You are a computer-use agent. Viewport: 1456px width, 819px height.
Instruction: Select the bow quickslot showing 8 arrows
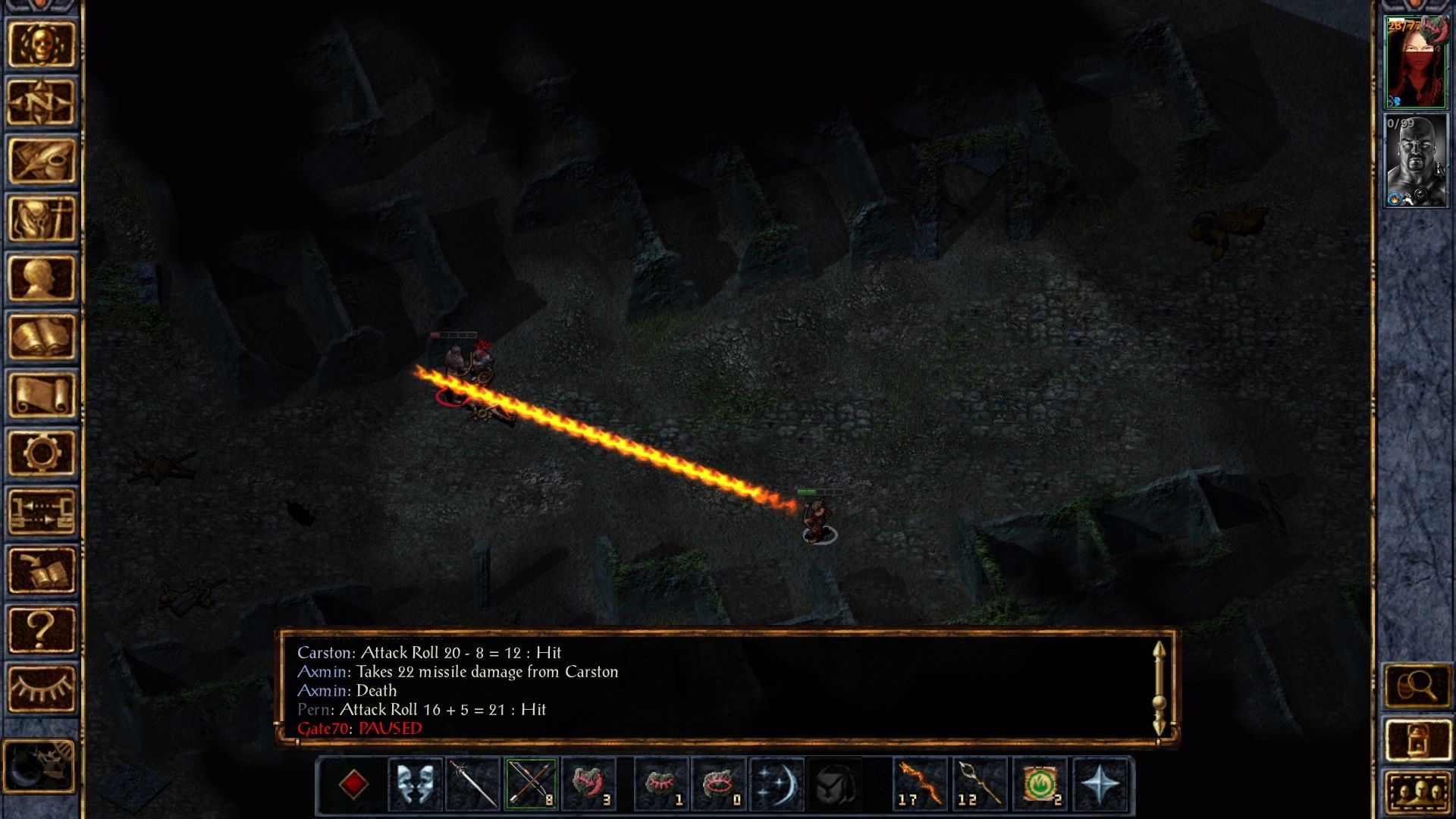[530, 783]
